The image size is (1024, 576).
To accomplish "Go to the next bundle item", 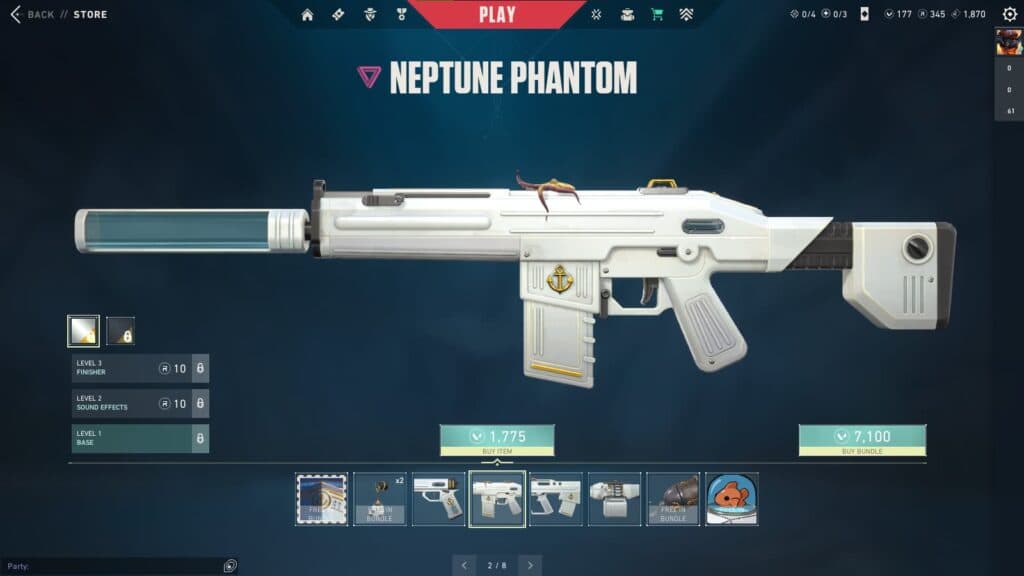I will click(x=530, y=565).
